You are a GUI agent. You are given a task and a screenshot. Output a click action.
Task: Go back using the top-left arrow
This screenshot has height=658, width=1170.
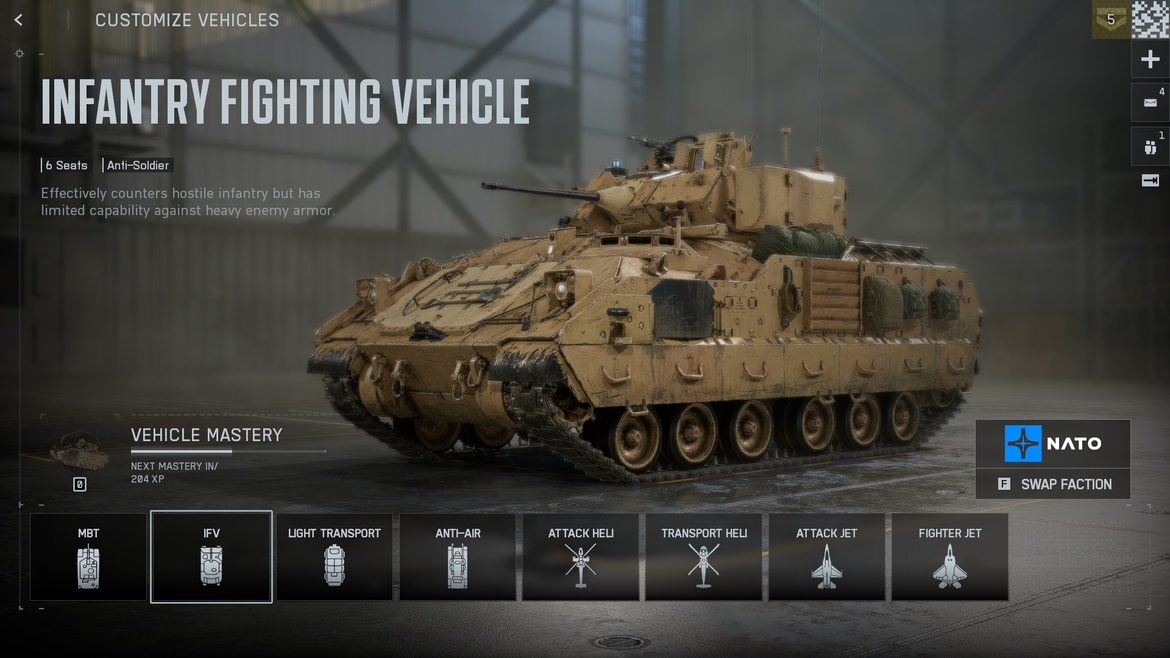(x=18, y=20)
